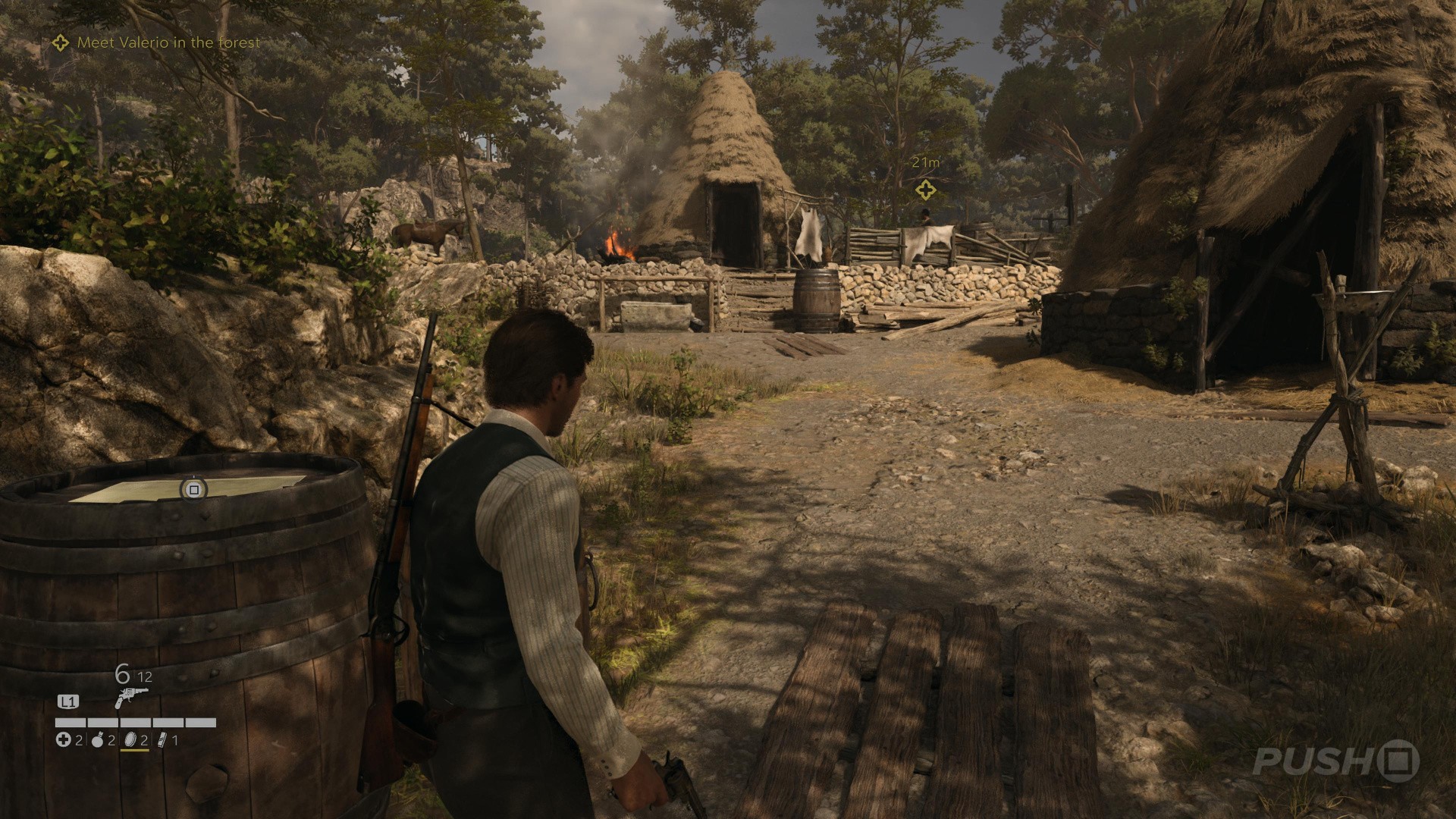The image size is (1456, 819).
Task: Select the grenade item icon
Action: point(97,740)
